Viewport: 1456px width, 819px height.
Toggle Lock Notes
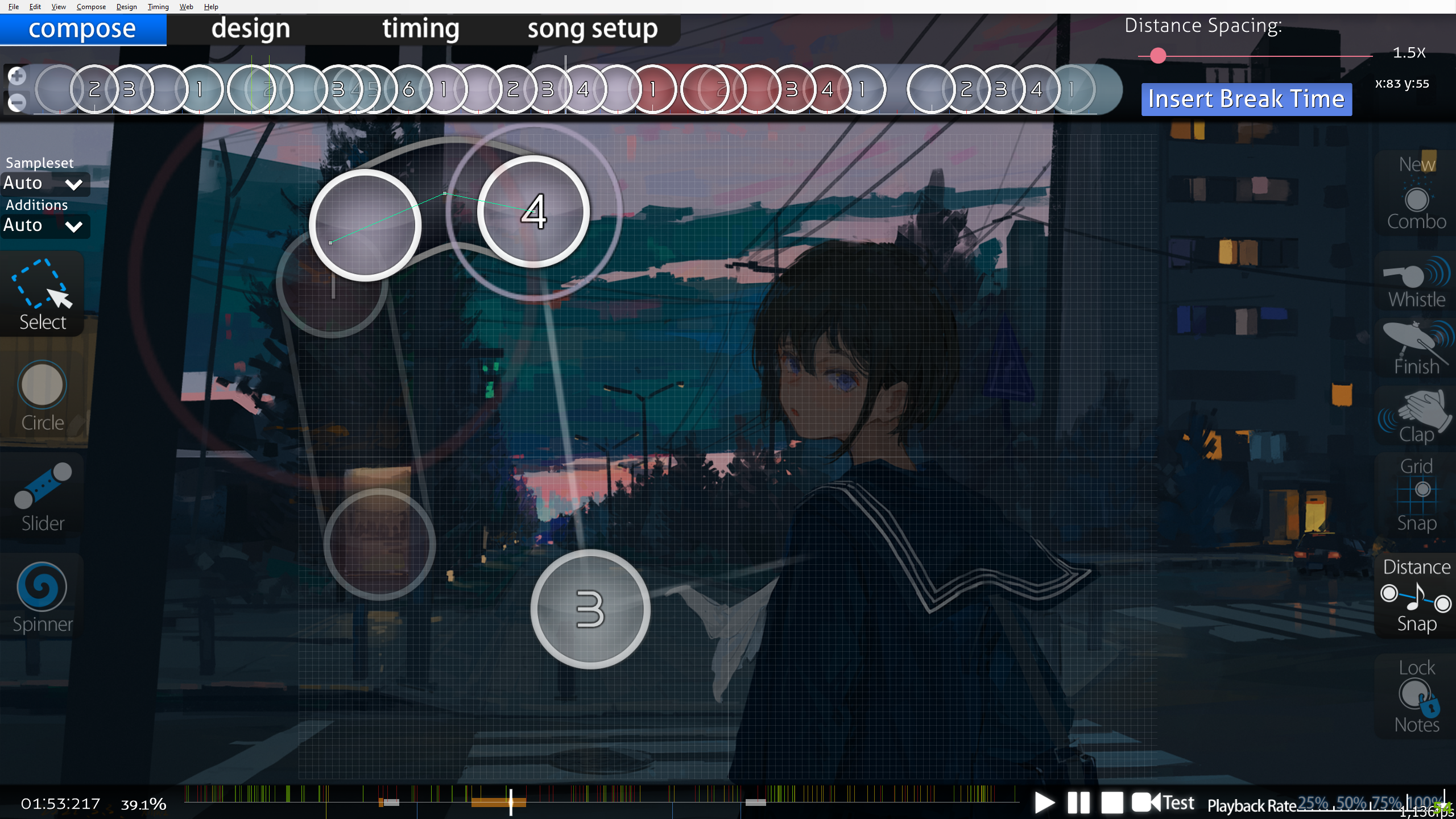click(1416, 696)
